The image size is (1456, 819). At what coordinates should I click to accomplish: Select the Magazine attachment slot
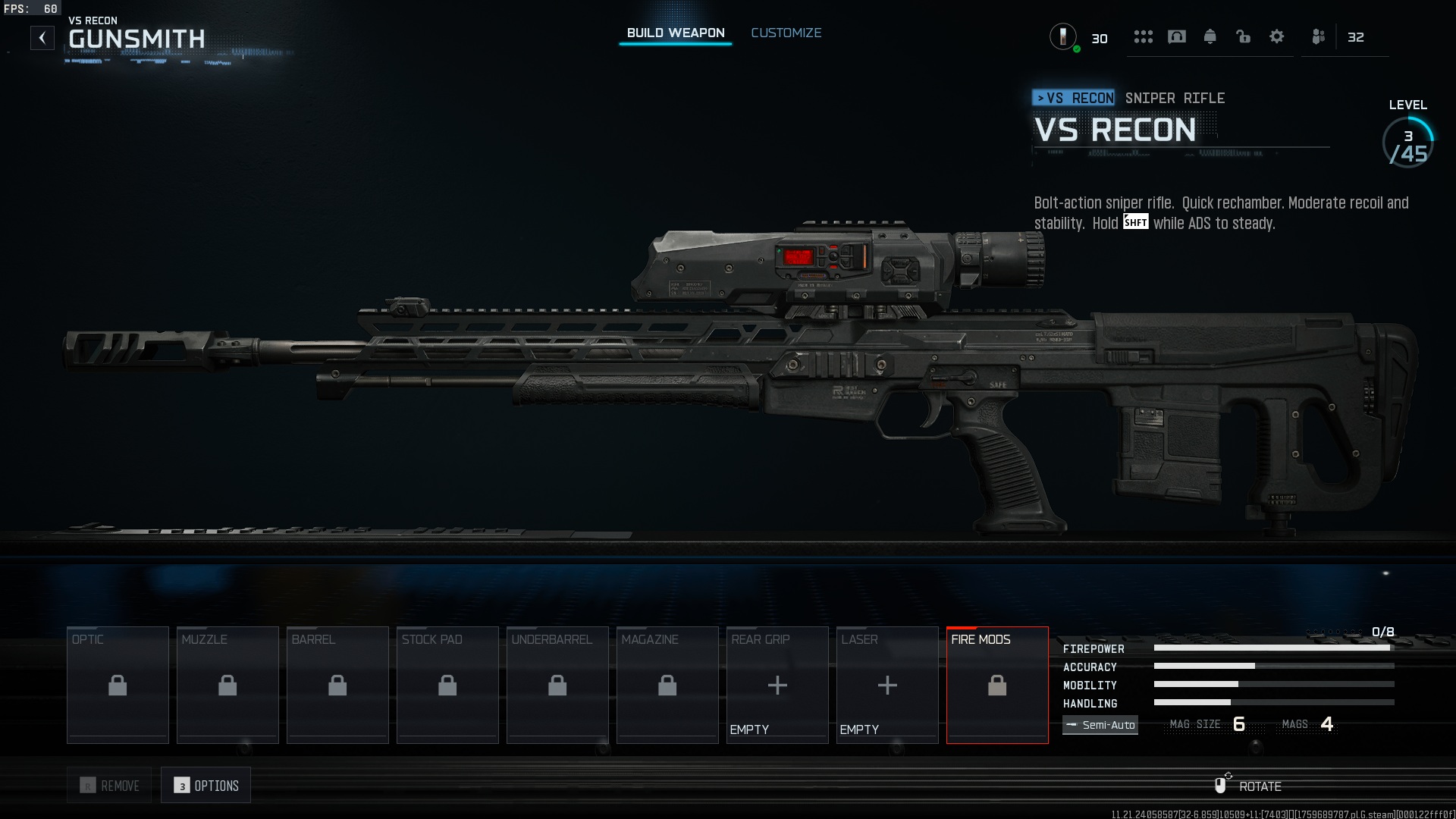(x=667, y=685)
